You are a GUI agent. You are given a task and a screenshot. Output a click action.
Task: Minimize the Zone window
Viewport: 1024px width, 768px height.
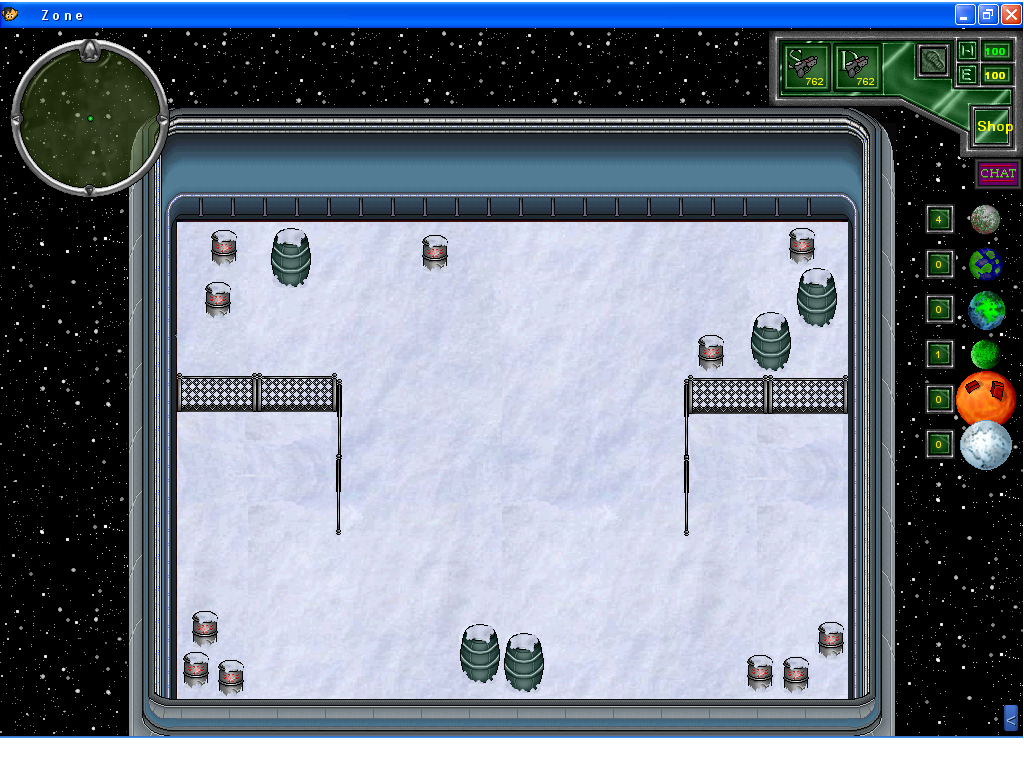point(965,14)
